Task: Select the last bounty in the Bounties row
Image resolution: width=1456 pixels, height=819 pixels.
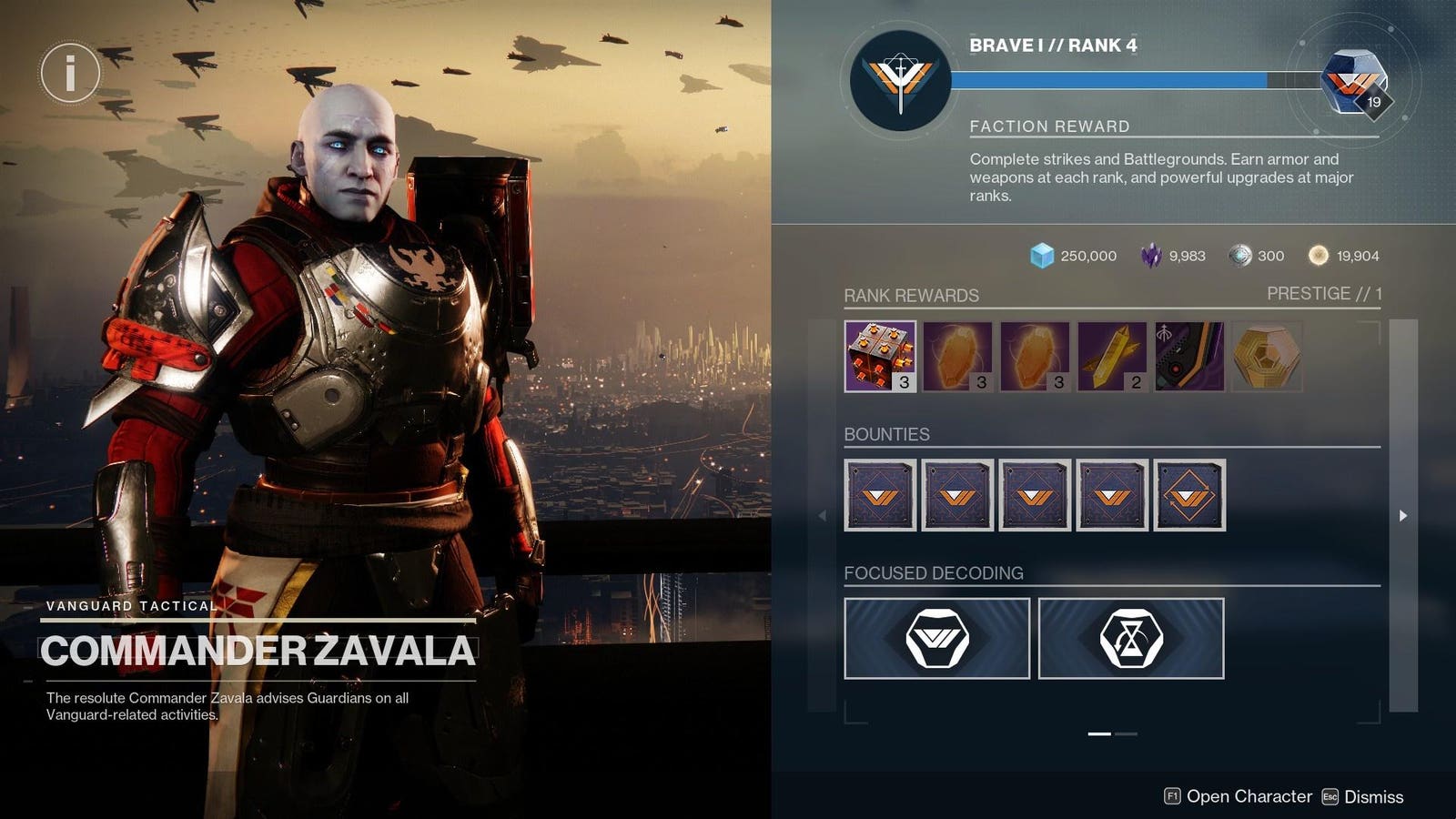Action: (1190, 497)
